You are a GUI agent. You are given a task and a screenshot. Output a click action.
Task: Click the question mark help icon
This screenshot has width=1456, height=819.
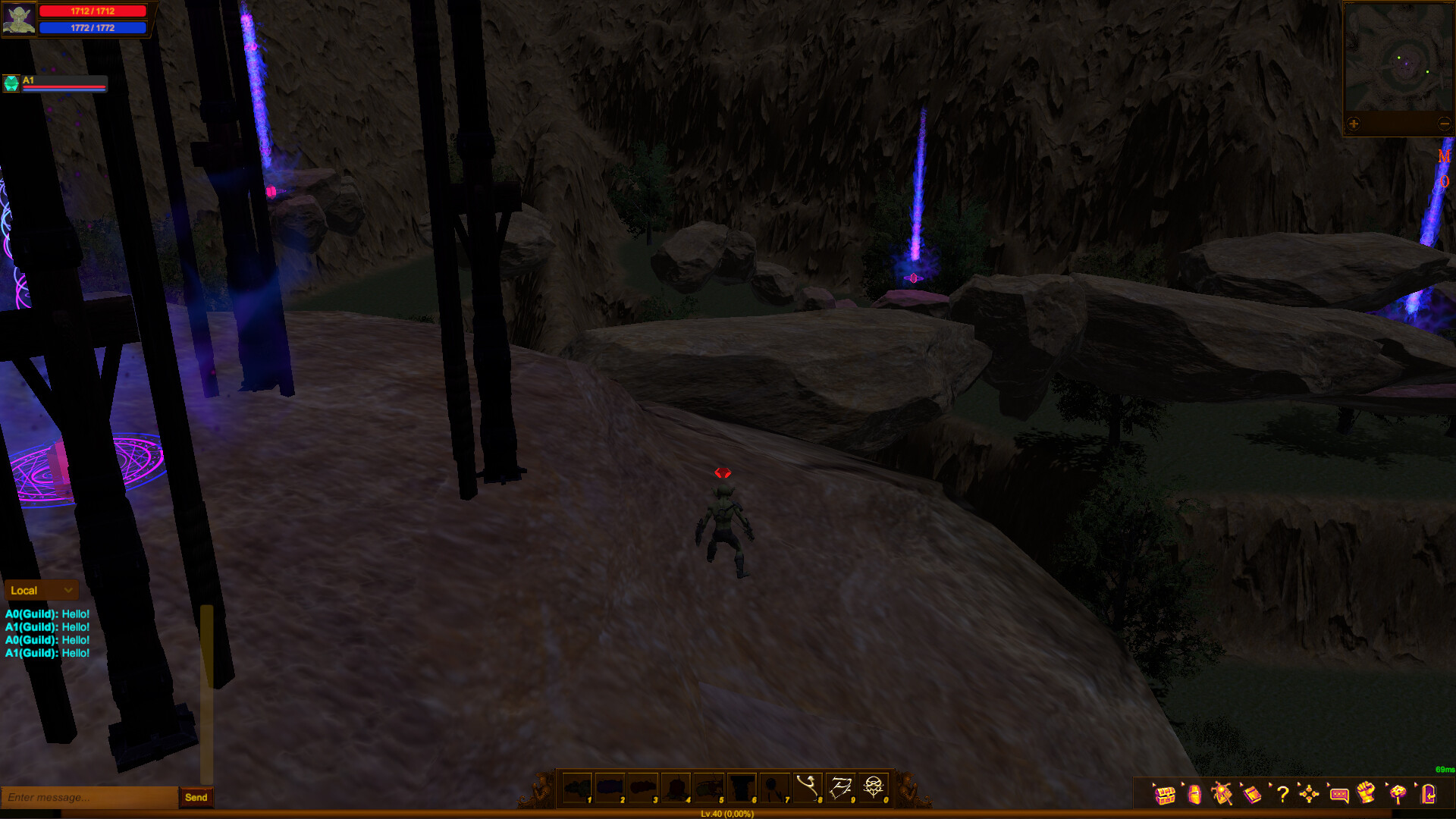[1283, 795]
